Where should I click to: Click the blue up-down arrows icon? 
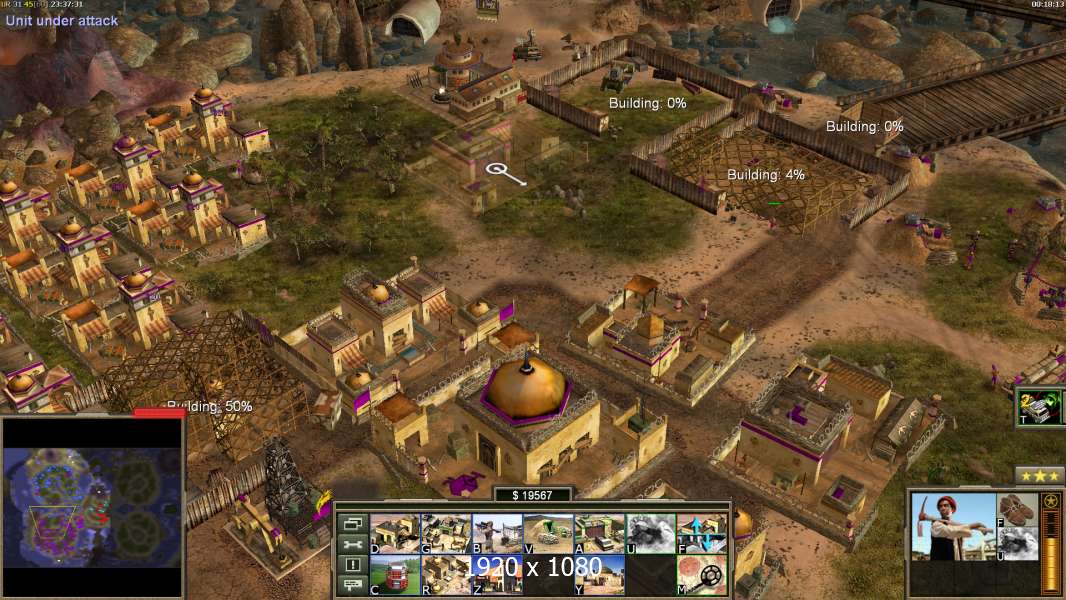coord(701,534)
